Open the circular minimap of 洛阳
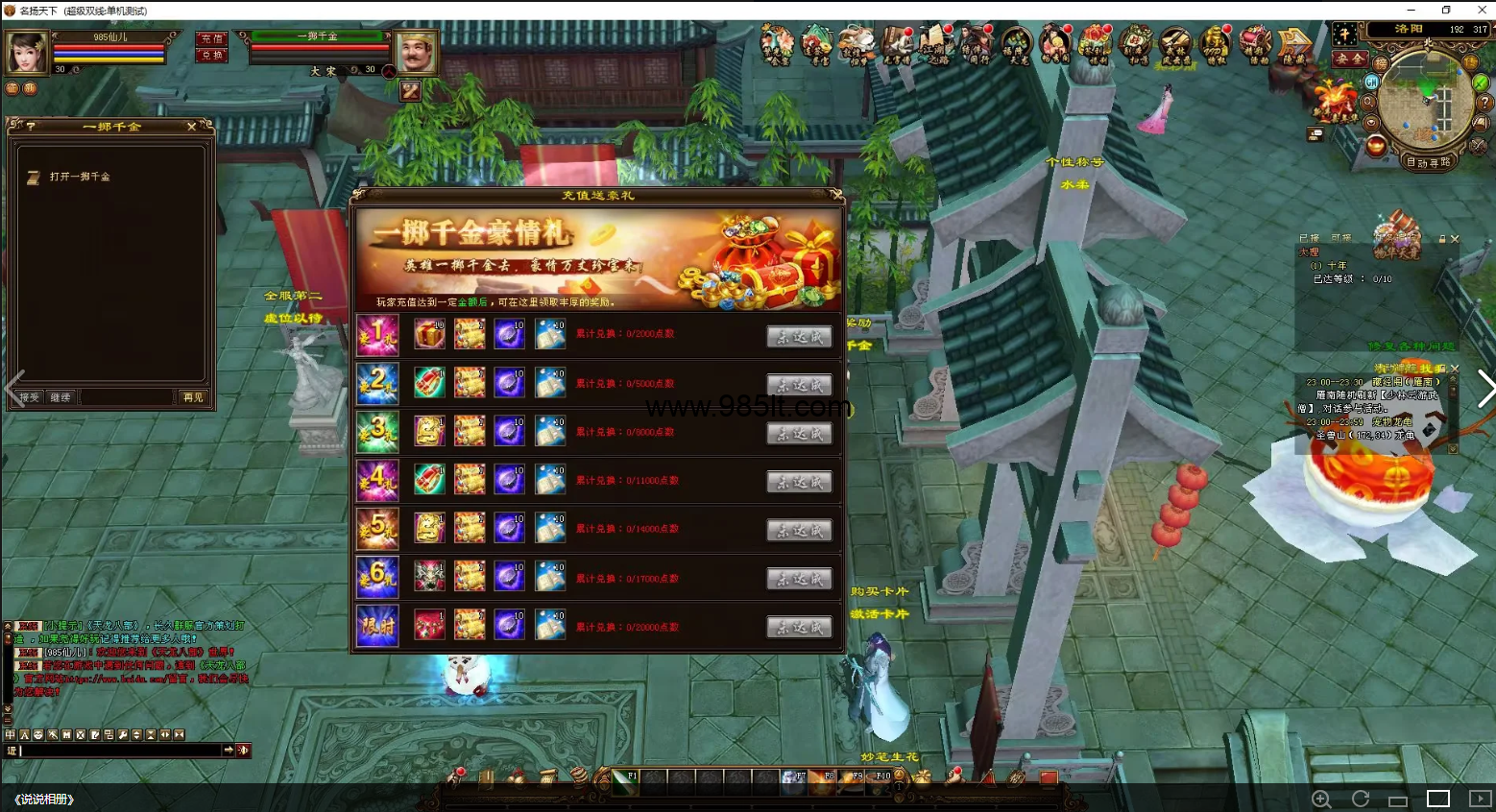Image resolution: width=1496 pixels, height=812 pixels. point(1425,101)
